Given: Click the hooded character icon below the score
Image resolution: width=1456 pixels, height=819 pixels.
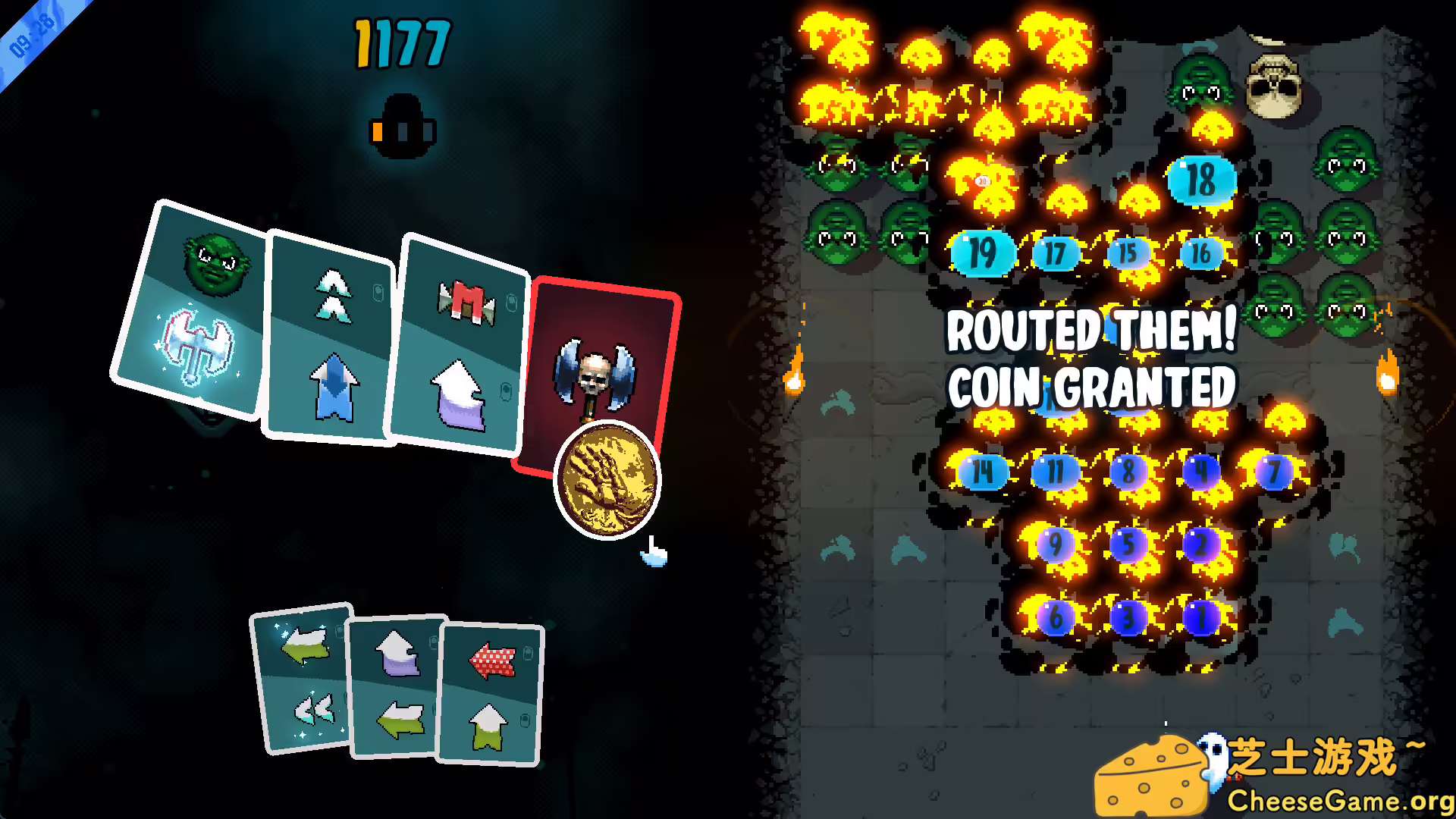Looking at the screenshot, I should click(x=402, y=125).
